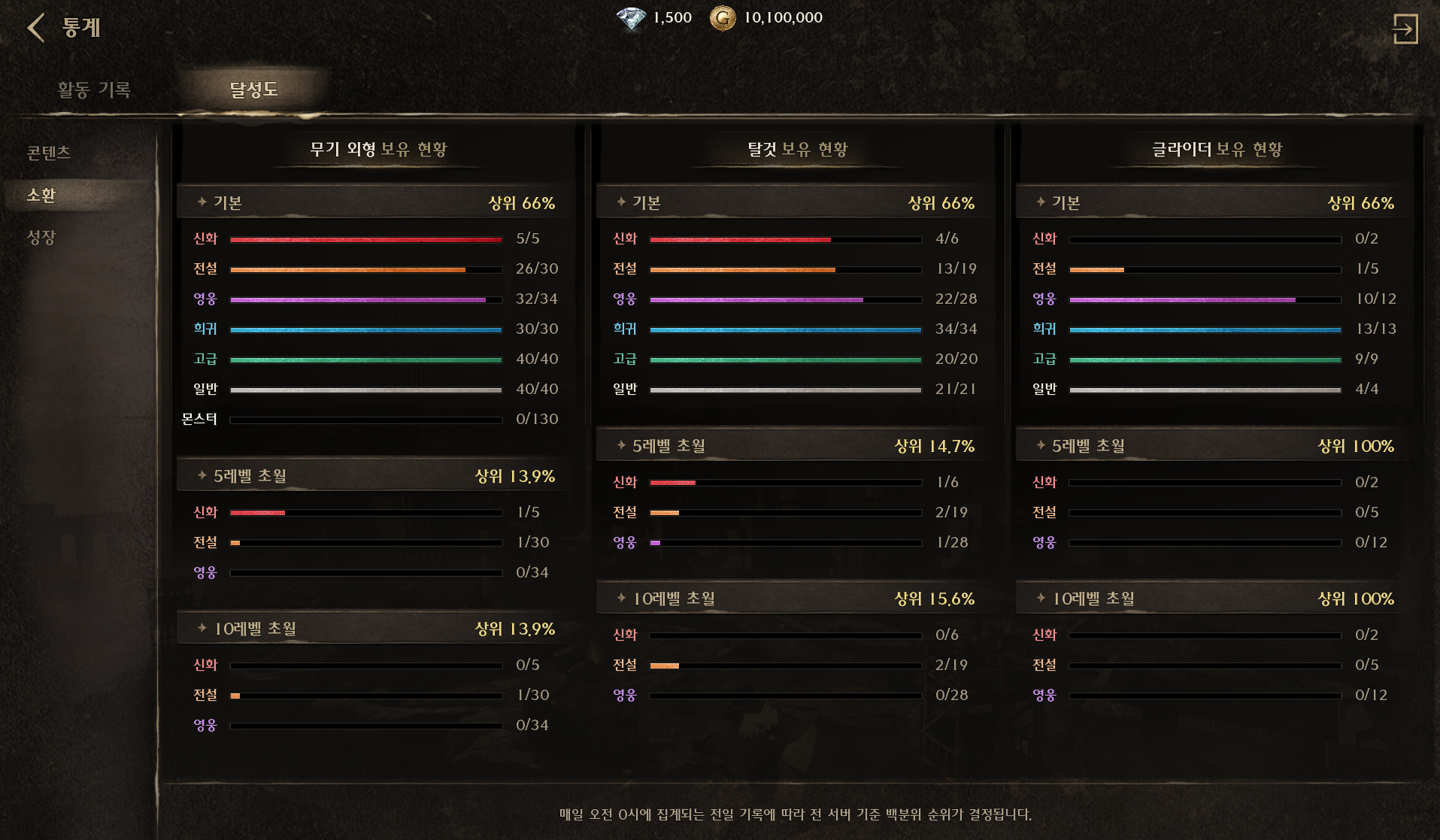Image resolution: width=1440 pixels, height=840 pixels.
Task: Select the 달성도 tab
Action: 253,89
